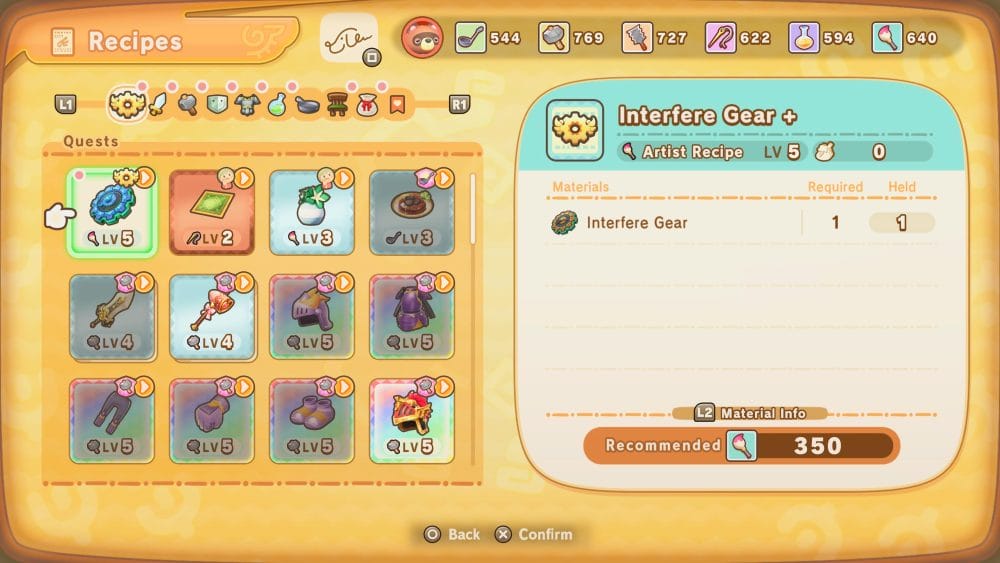Screen dimensions: 1000x563
Task: Pick the purple gauntlet recipe tile
Action: (211, 420)
